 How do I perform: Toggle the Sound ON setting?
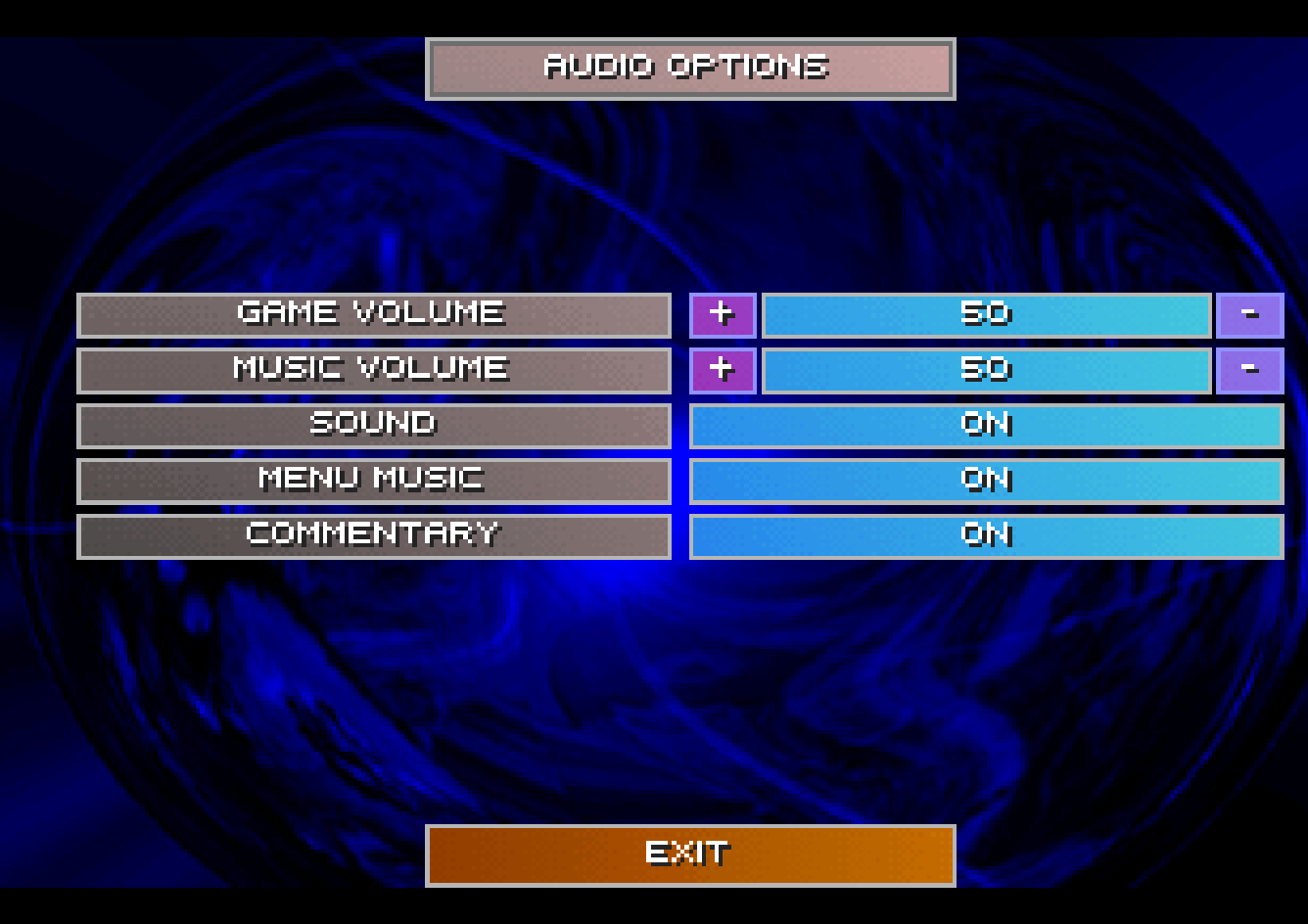point(986,426)
